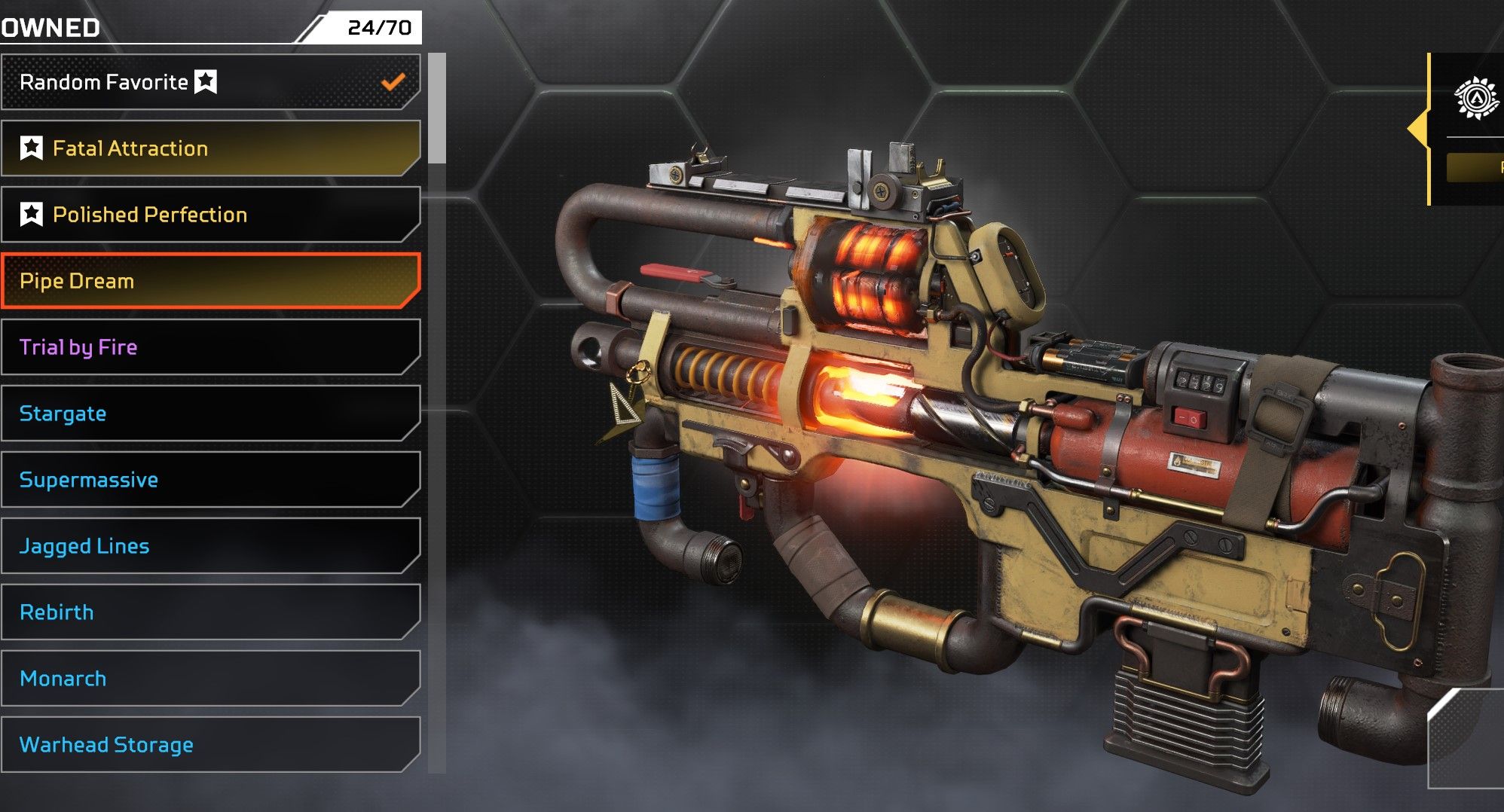Image resolution: width=1504 pixels, height=812 pixels.
Task: Select the Jagged Lines skin
Action: [209, 546]
